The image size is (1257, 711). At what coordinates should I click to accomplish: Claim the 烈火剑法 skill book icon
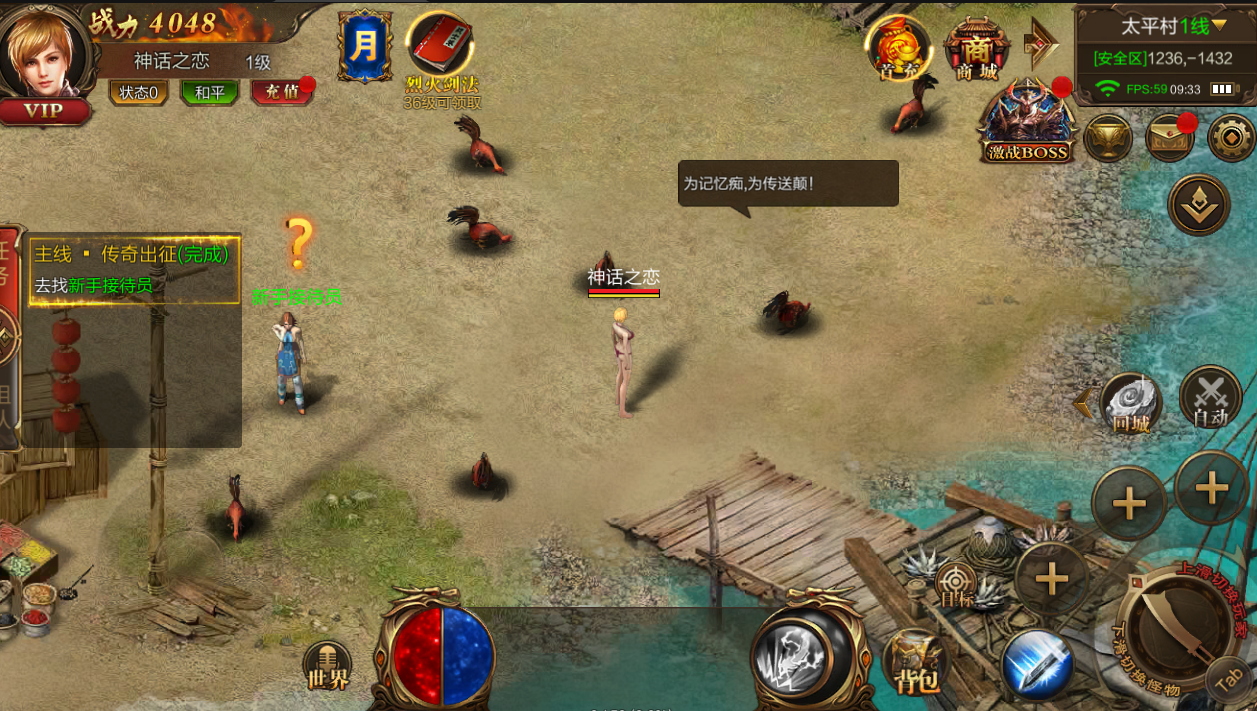point(440,45)
